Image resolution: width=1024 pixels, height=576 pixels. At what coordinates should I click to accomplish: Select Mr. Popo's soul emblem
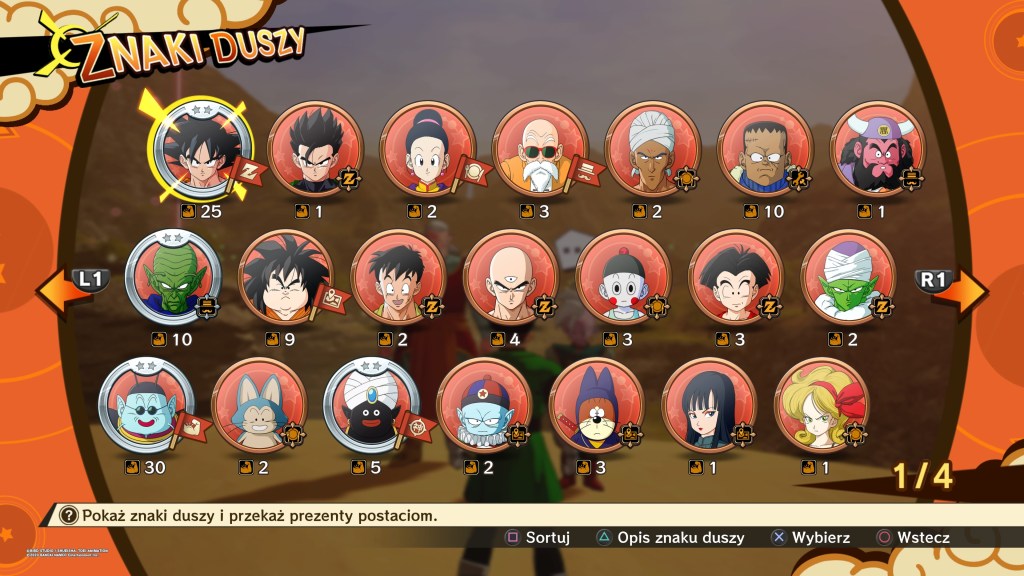point(371,405)
